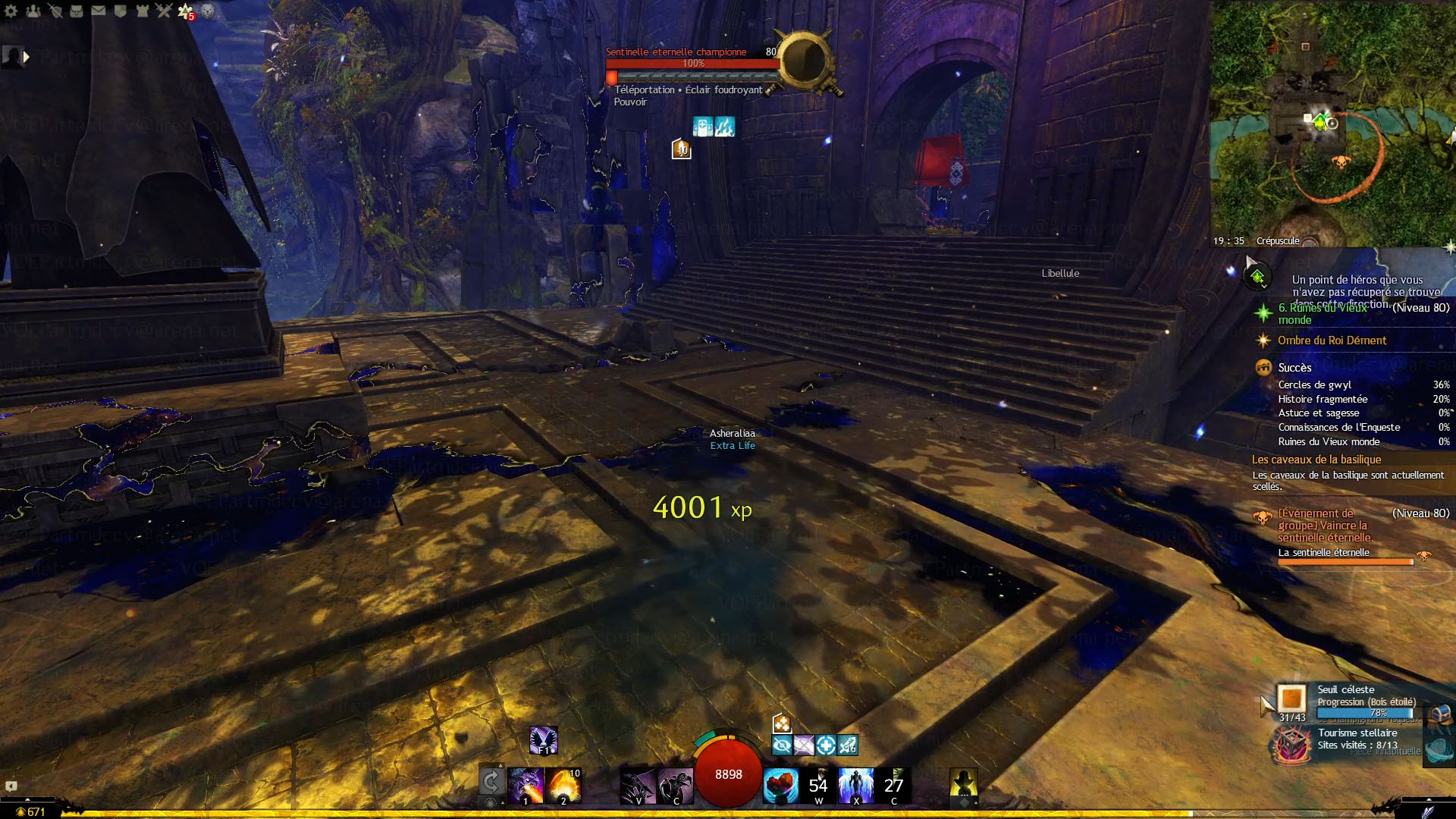The height and width of the screenshot is (819, 1456).
Task: Open the blue reward chest icon
Action: (x=1441, y=714)
